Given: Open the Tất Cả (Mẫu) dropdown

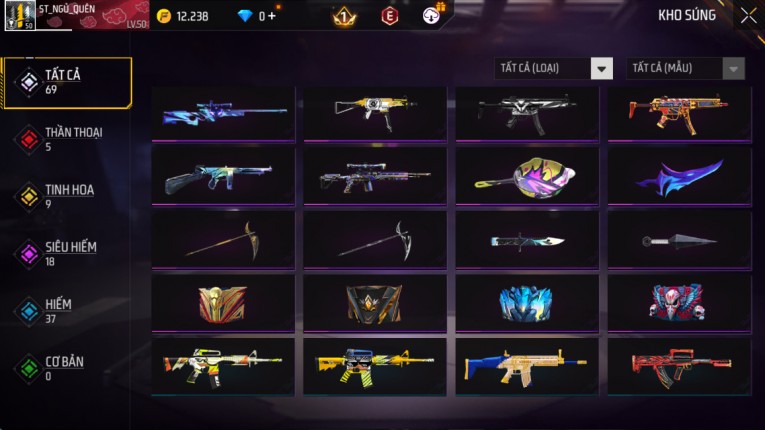Looking at the screenshot, I should tap(685, 68).
